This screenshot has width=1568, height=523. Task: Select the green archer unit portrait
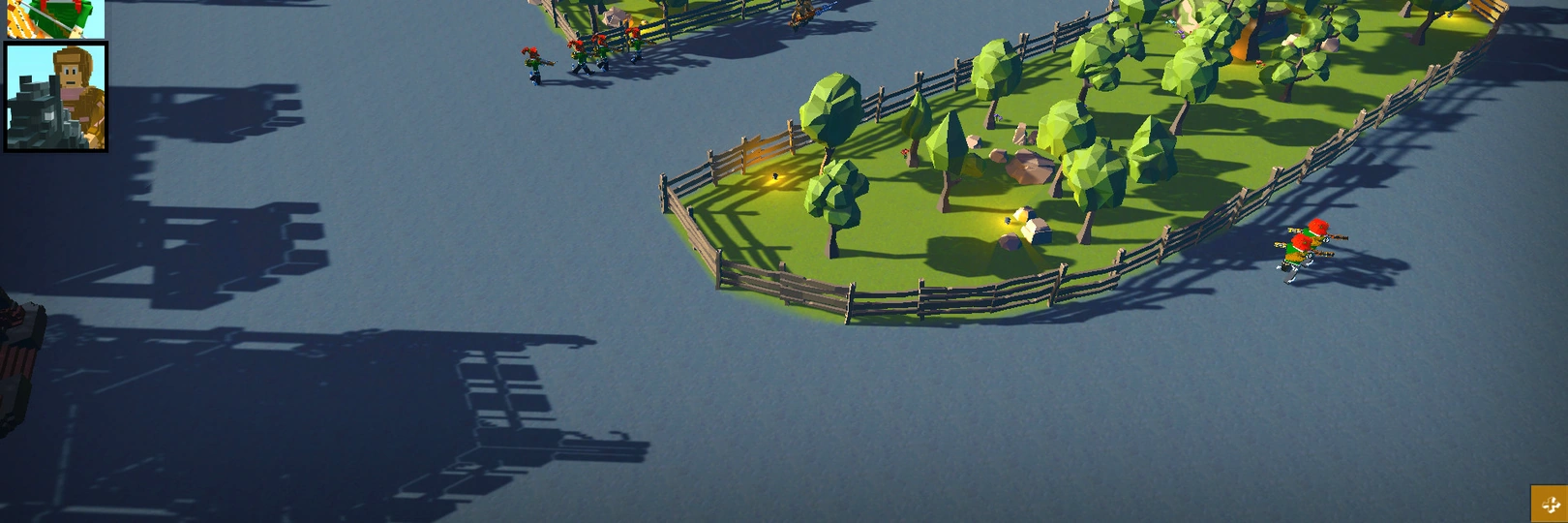(x=55, y=17)
